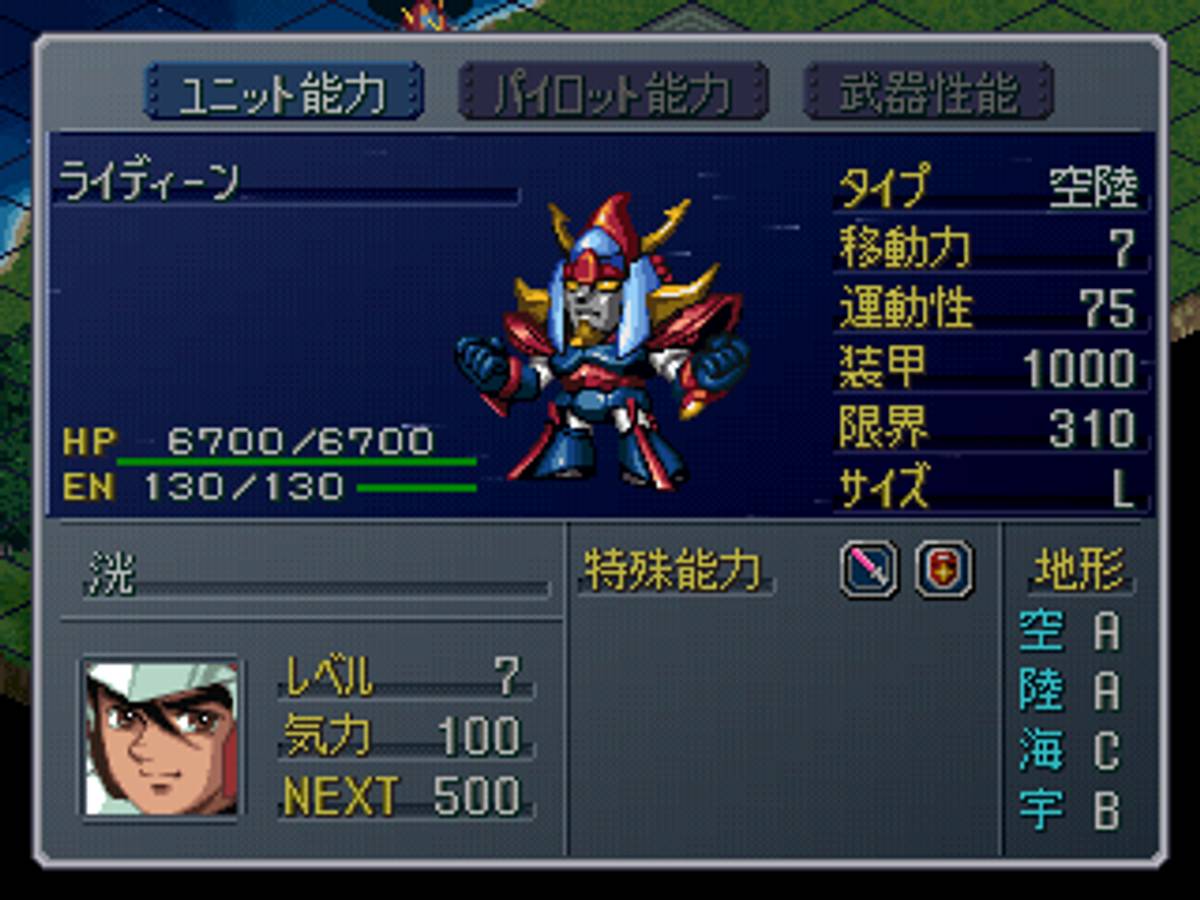Select the ユニット能力 tab
1200x900 pixels.
click(x=283, y=92)
